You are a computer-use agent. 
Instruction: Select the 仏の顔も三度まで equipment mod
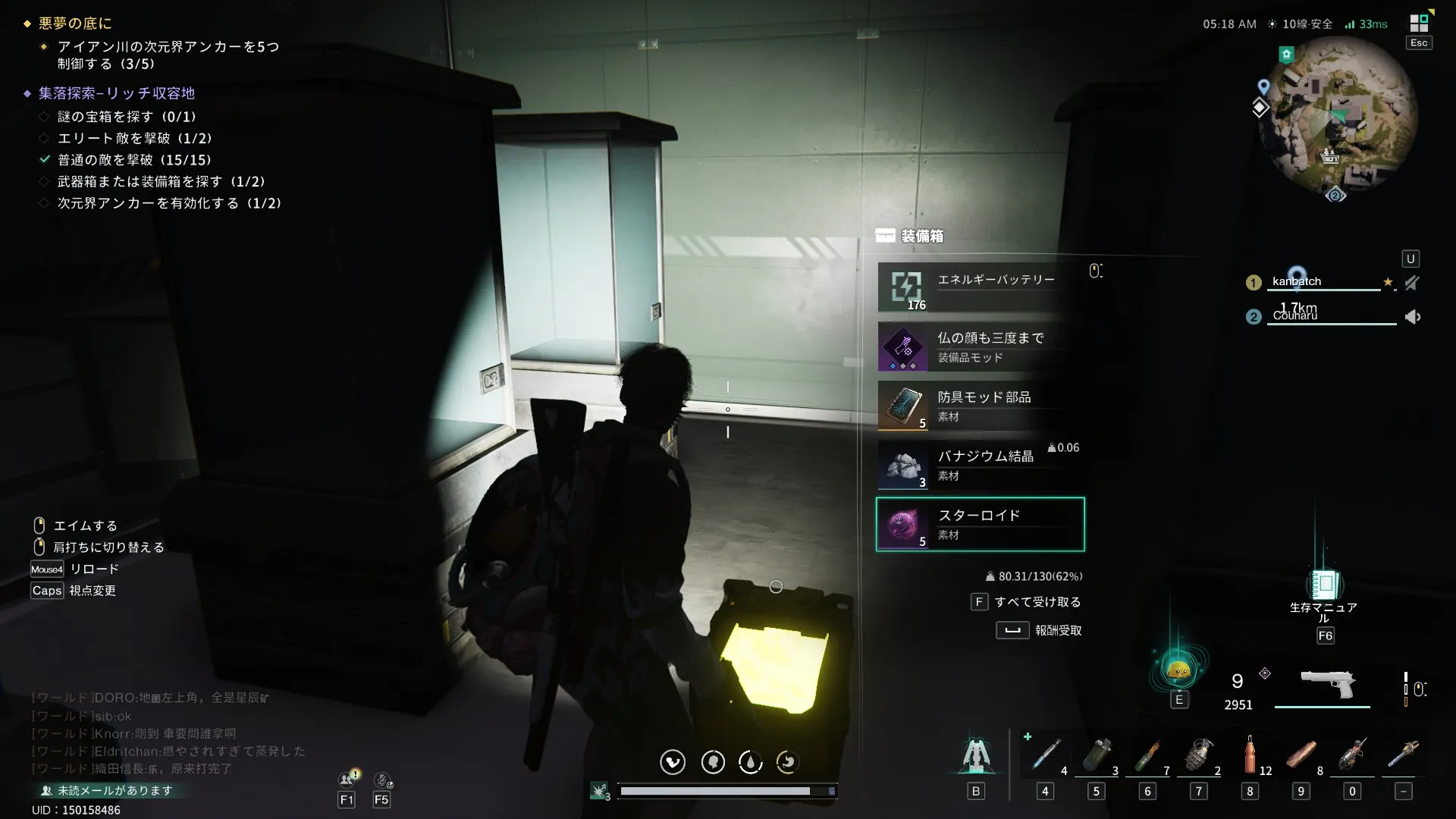click(980, 347)
